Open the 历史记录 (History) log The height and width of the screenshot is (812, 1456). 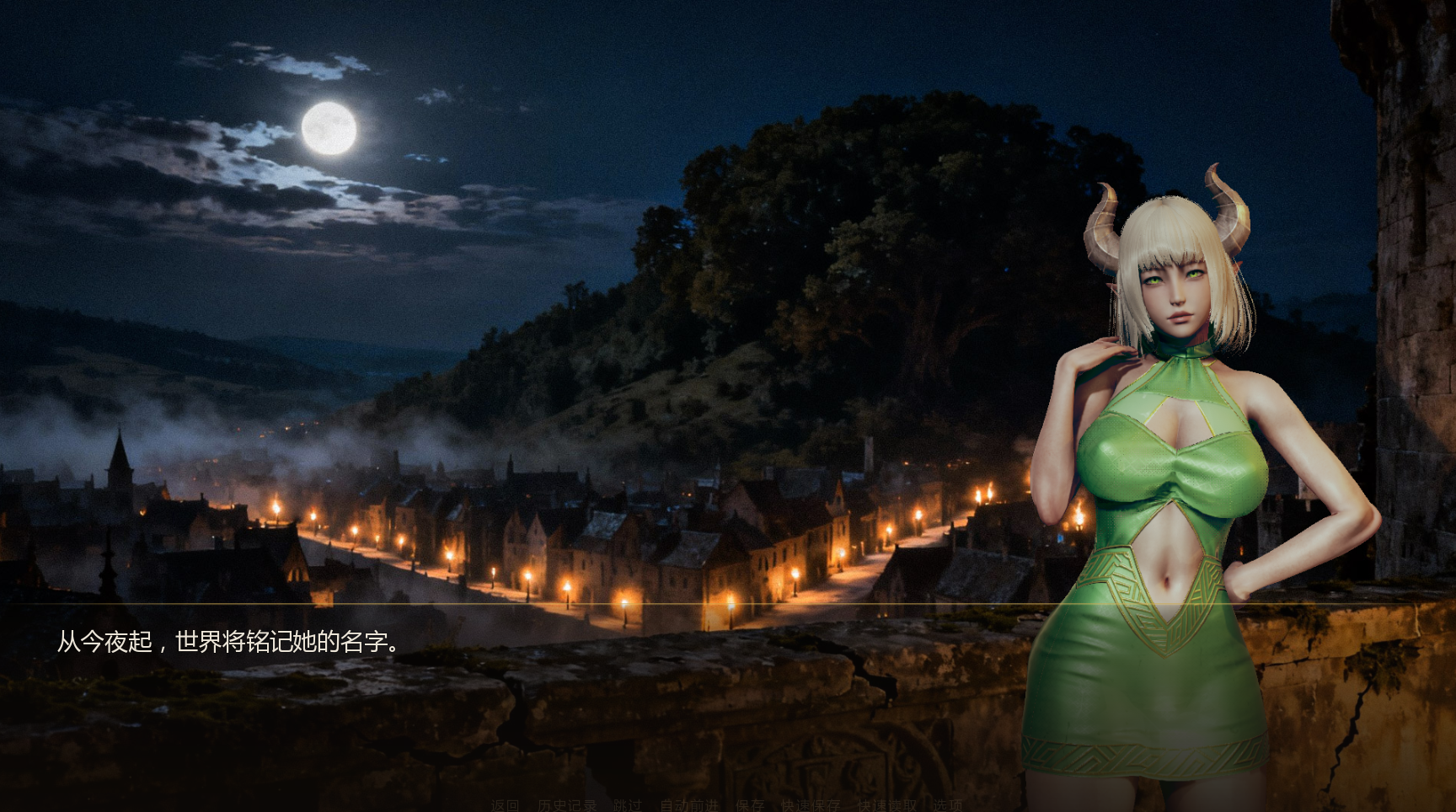(x=566, y=805)
